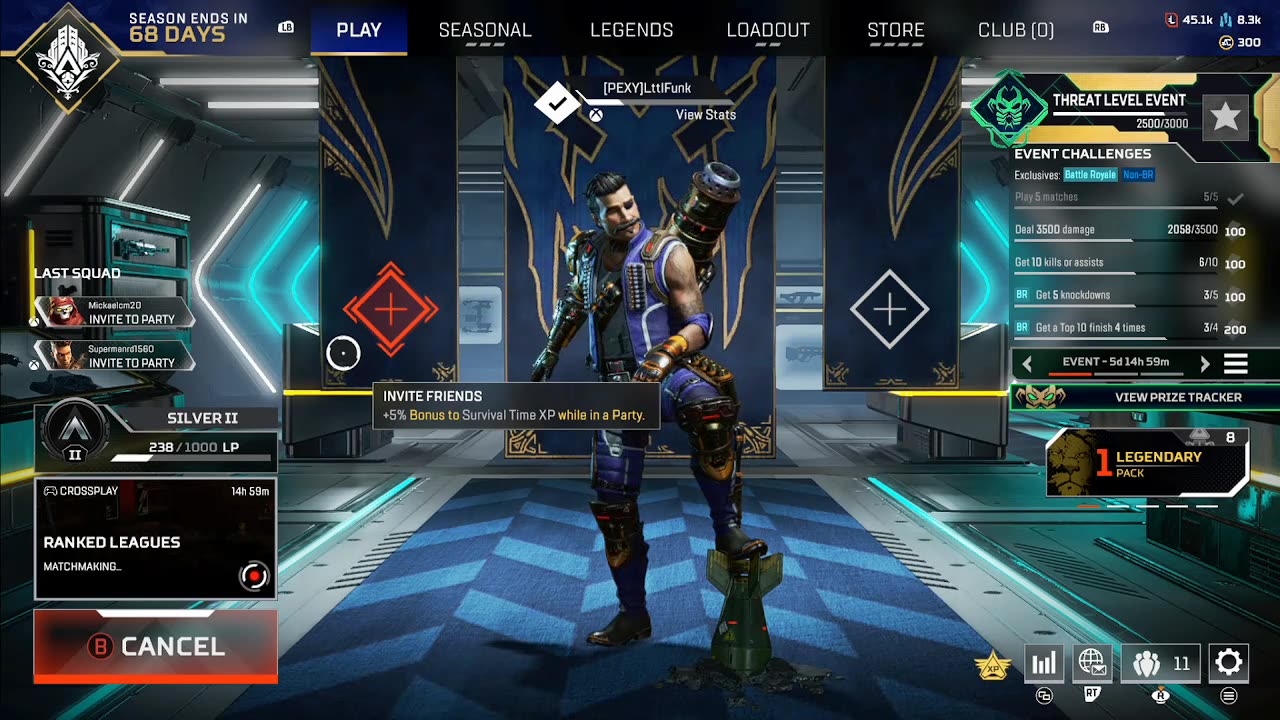Click View Stats under LttlFunk

(708, 115)
